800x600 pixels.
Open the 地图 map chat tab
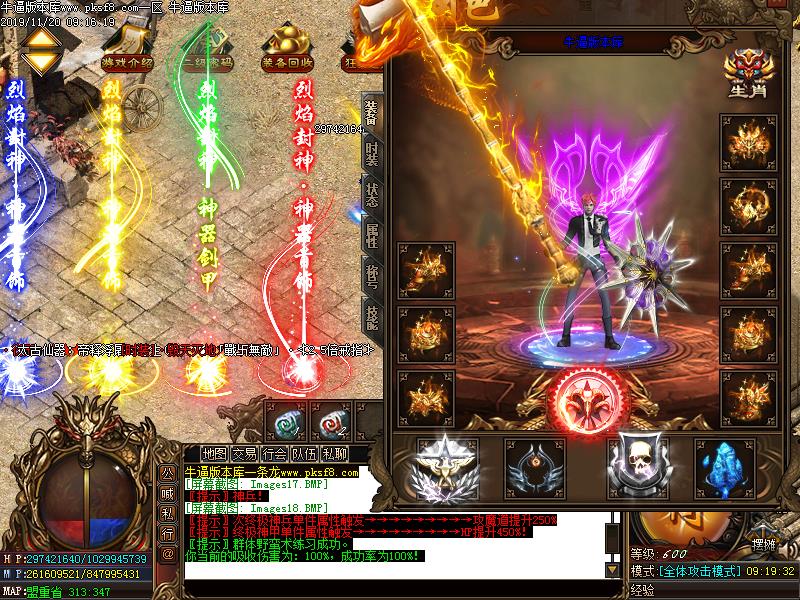pyautogui.click(x=214, y=453)
